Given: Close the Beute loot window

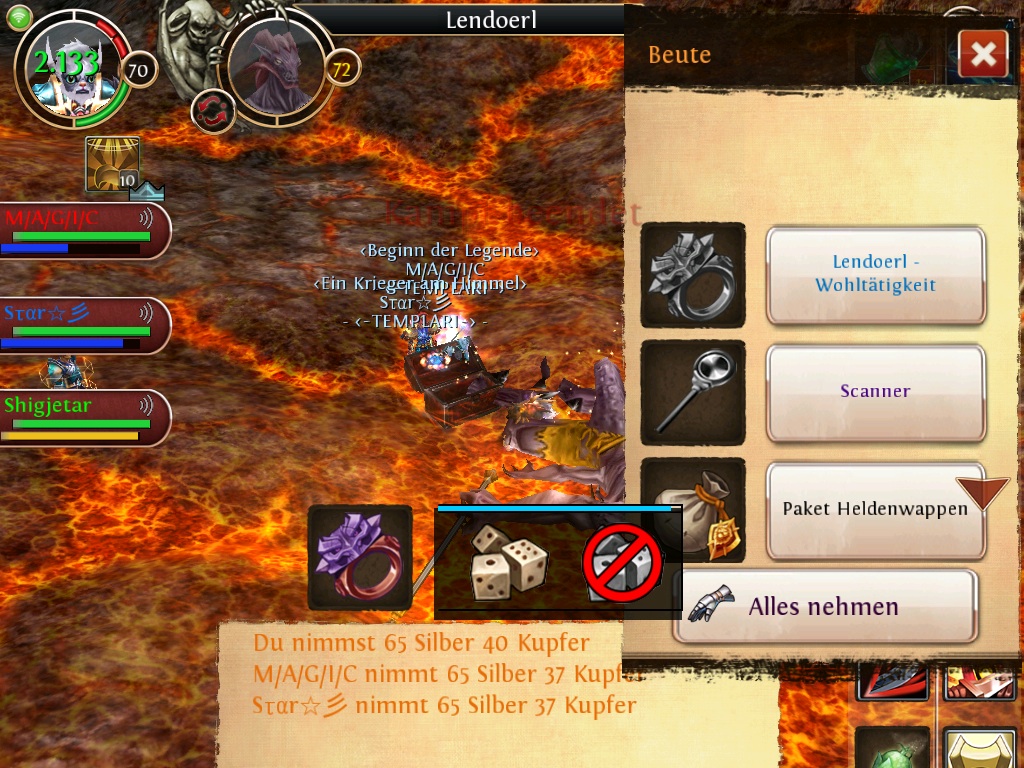Looking at the screenshot, I should click(982, 54).
